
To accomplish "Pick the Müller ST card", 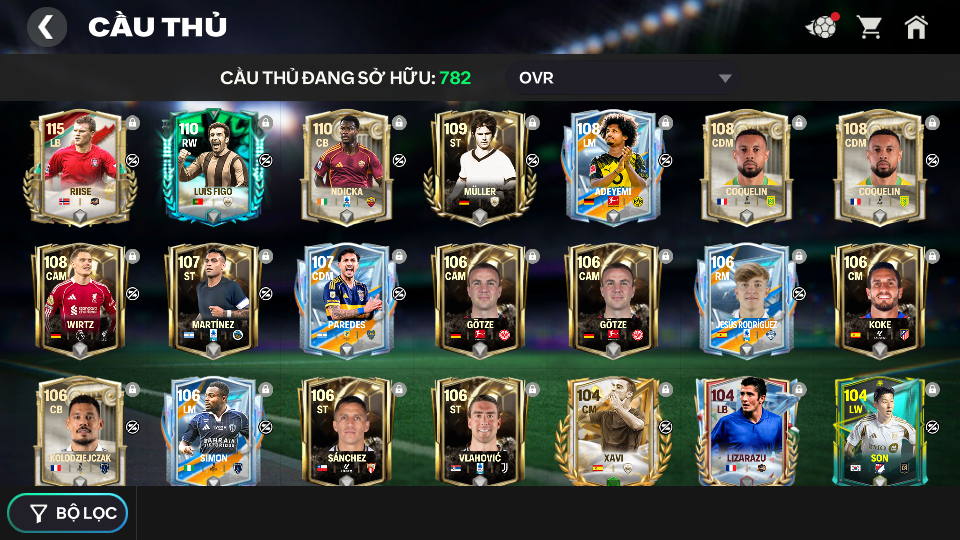I will [x=480, y=165].
